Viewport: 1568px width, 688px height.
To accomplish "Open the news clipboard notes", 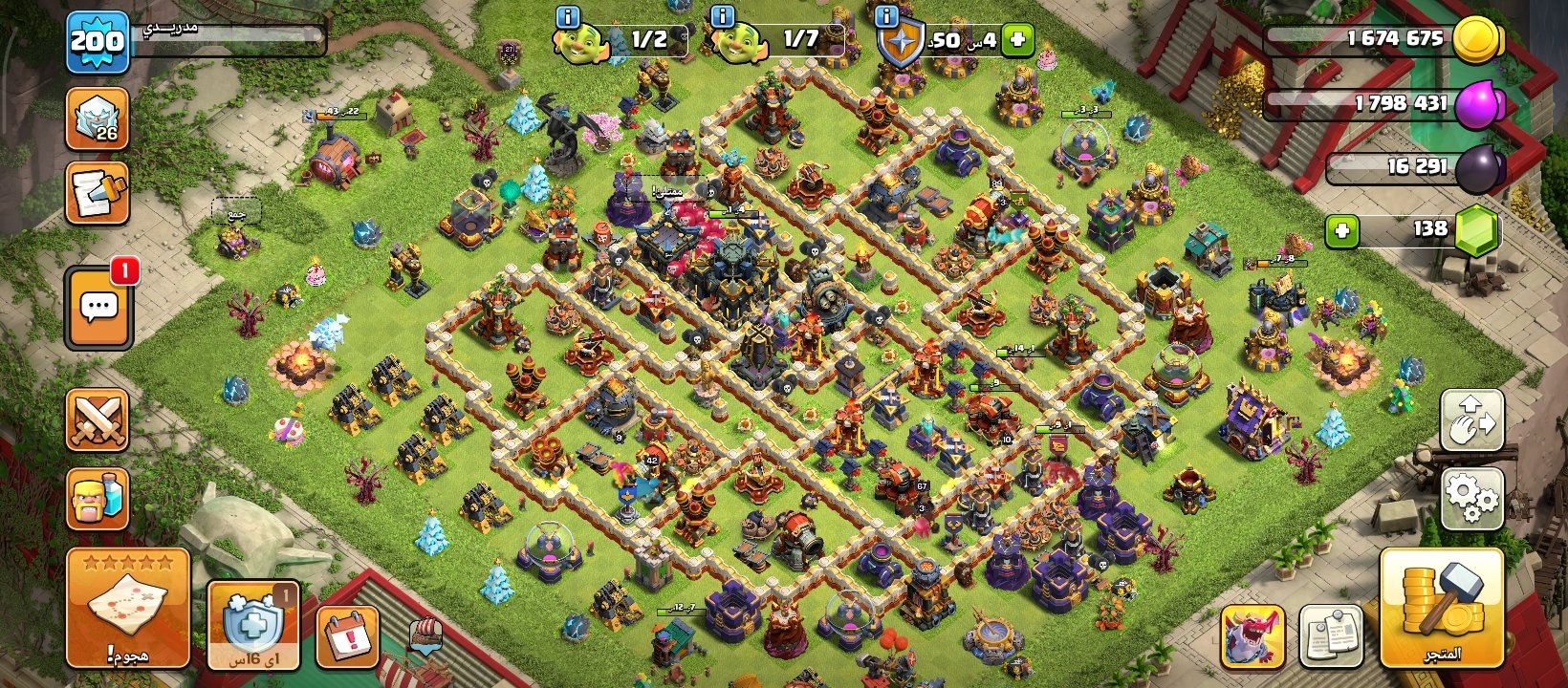I will point(1331,636).
